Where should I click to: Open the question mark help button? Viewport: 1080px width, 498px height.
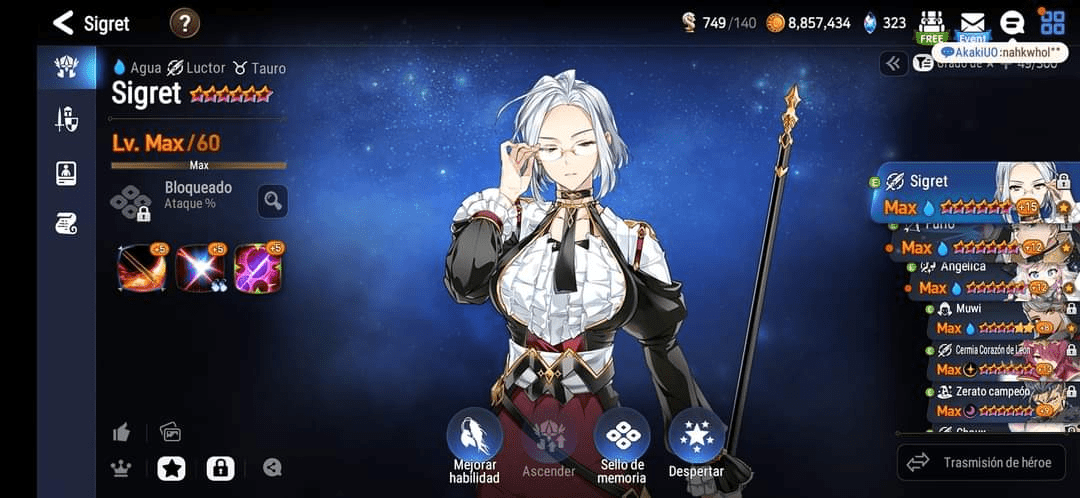(185, 22)
